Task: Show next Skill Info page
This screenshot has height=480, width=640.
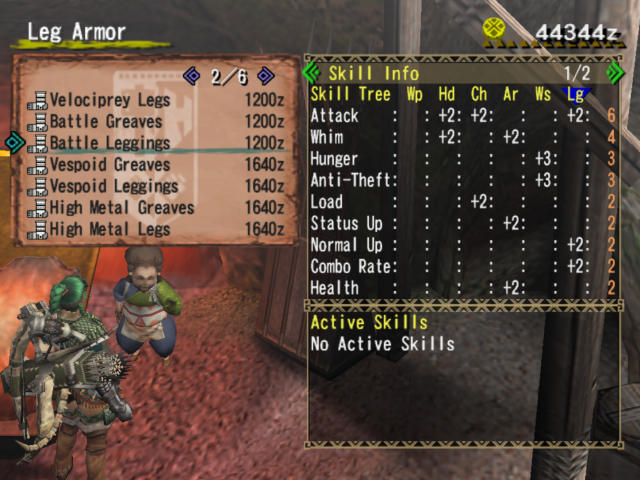Action: tap(616, 73)
